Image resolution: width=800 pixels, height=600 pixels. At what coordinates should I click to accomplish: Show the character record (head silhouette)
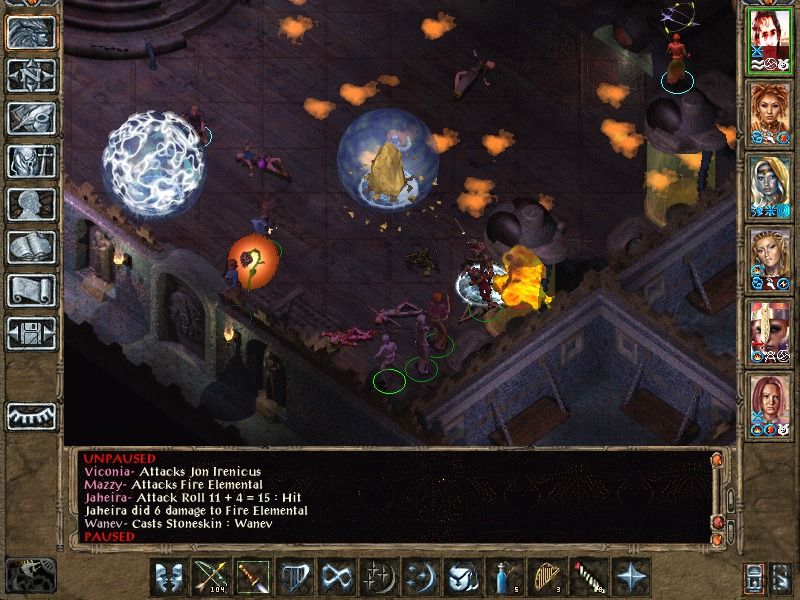pos(31,203)
